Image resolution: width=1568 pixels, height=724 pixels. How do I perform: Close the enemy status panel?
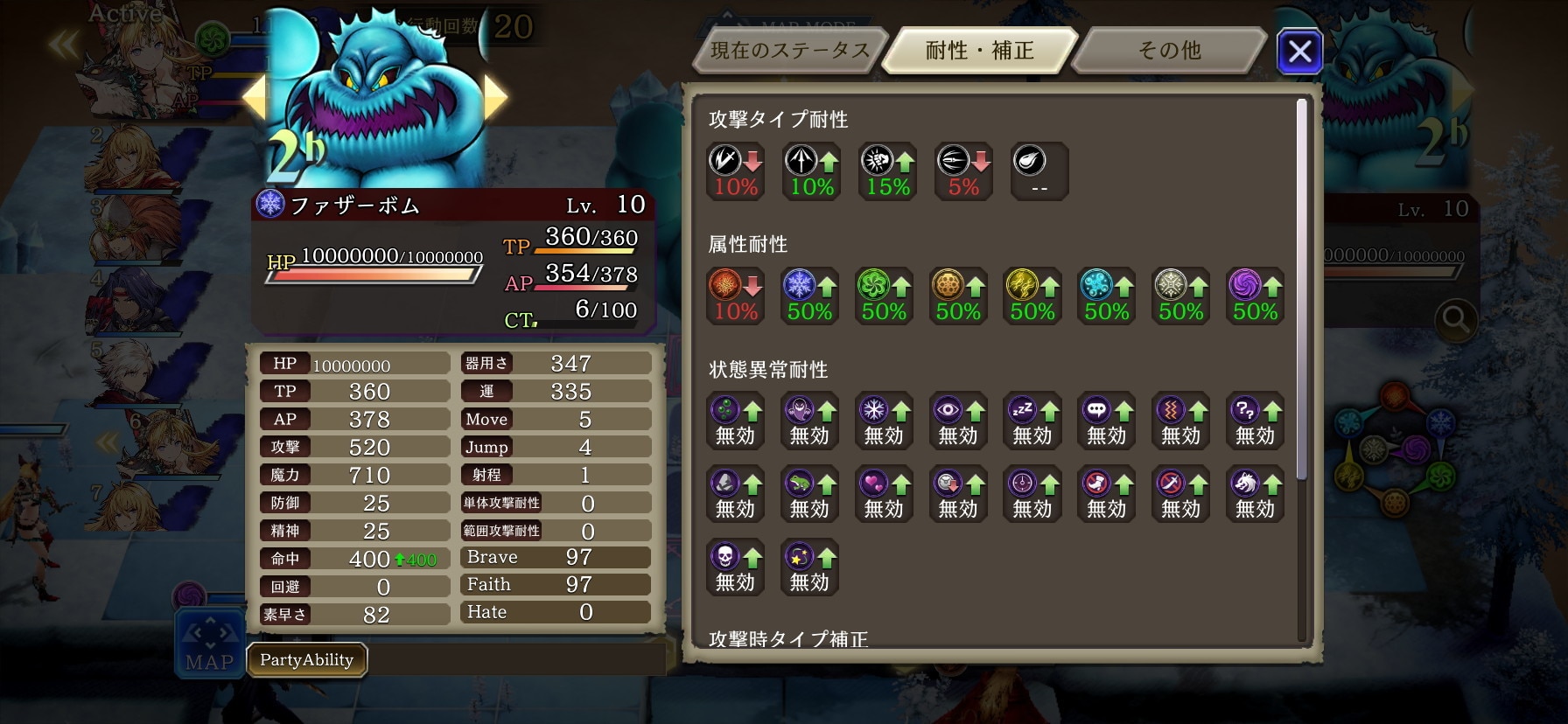click(1299, 52)
